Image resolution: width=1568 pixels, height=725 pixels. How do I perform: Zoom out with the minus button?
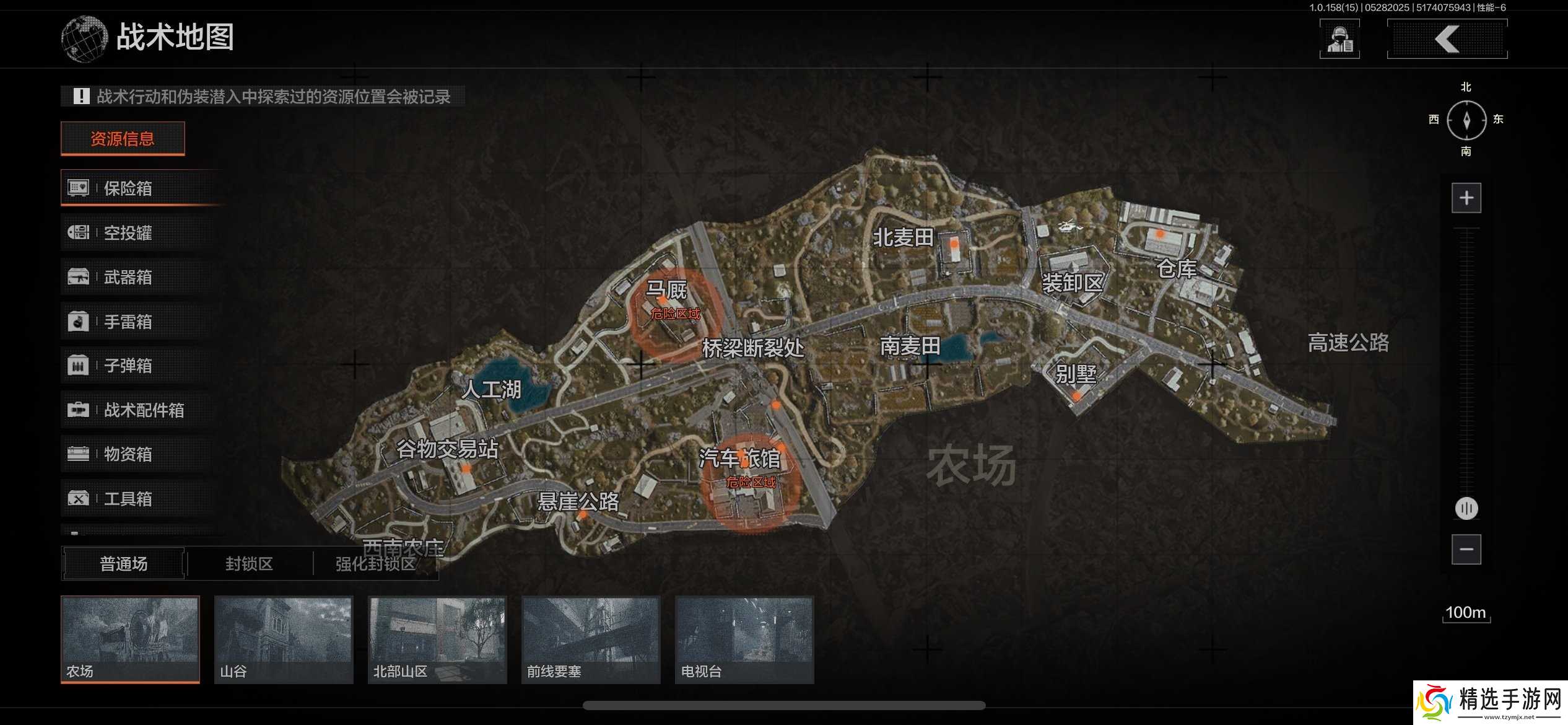(x=1466, y=549)
